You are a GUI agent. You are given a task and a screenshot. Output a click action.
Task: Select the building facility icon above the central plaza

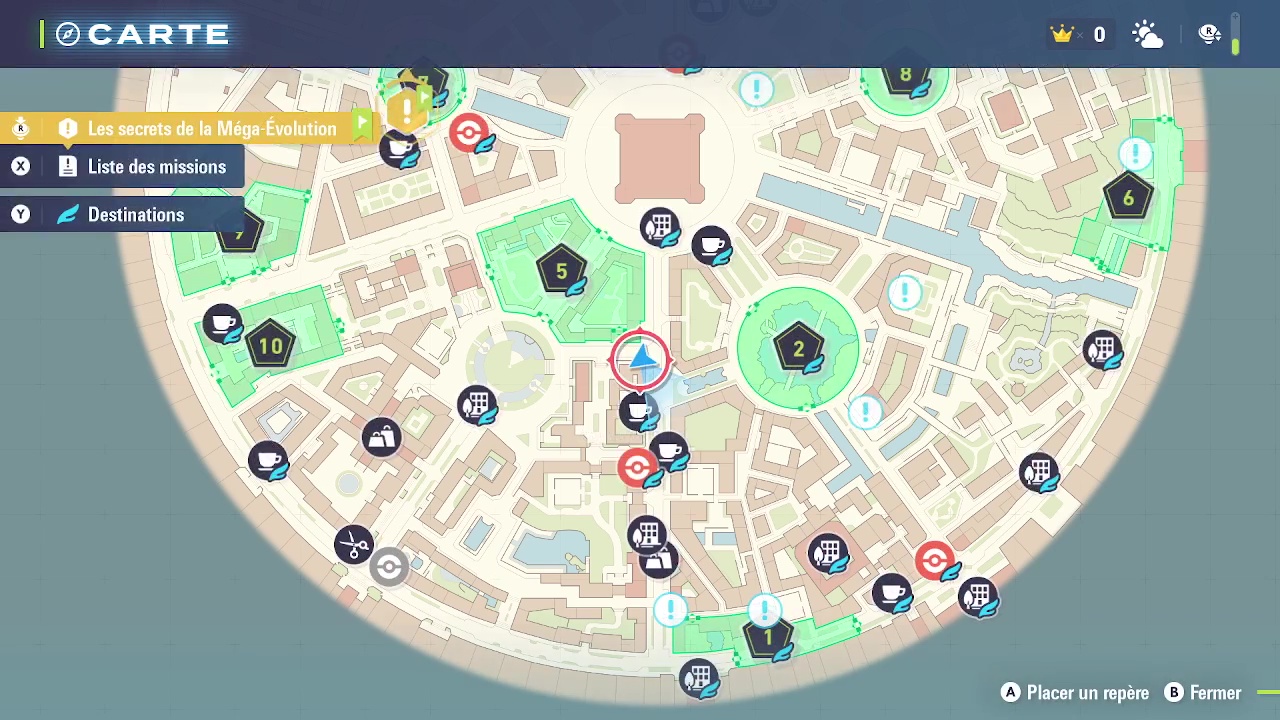coord(660,227)
